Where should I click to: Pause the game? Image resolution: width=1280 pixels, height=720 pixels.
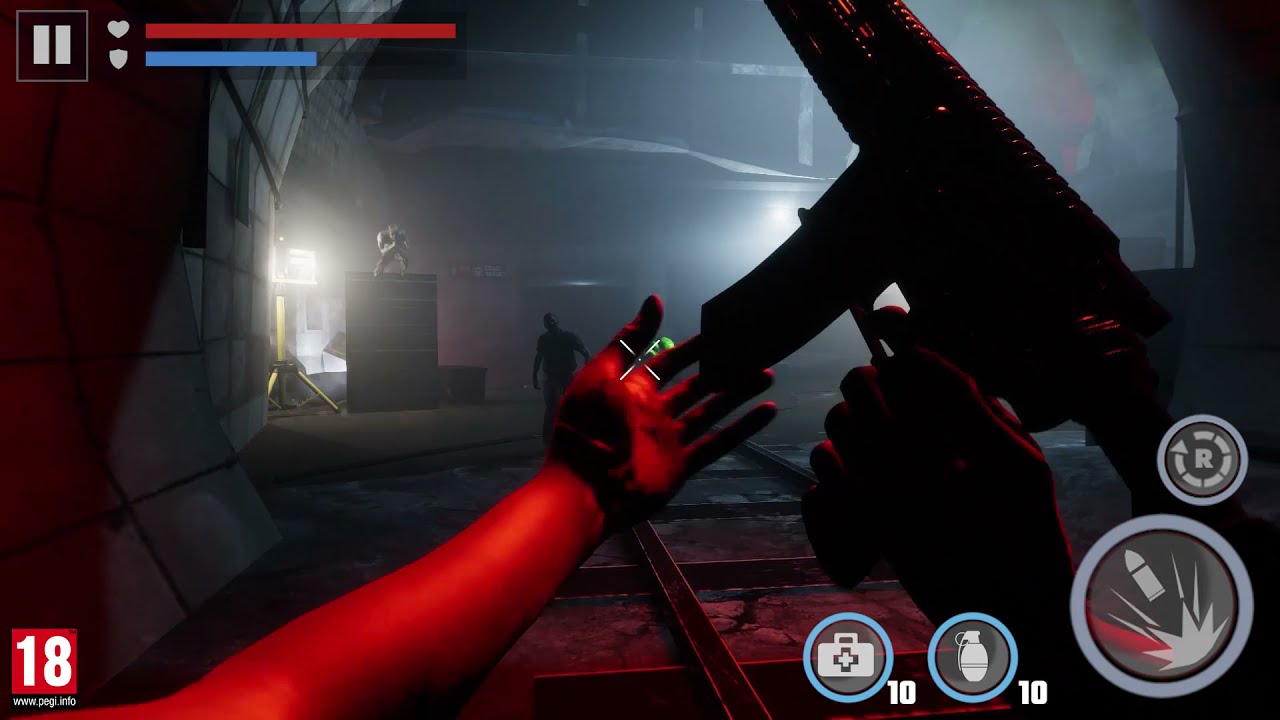pos(52,46)
